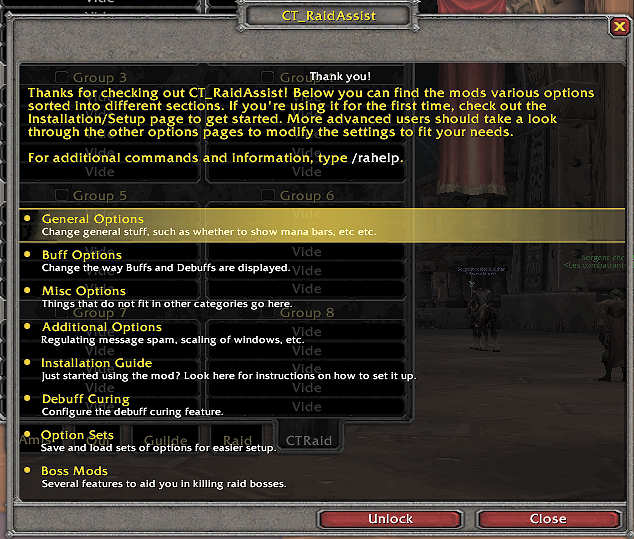Choose Additional Options from the list

coord(101,327)
